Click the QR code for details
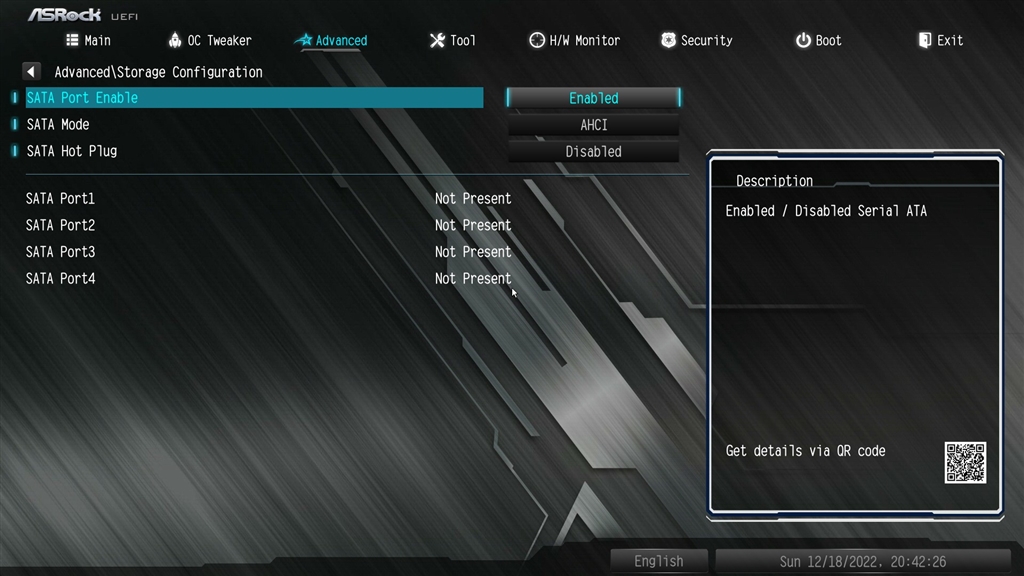Viewport: 1024px width, 576px height. (x=965, y=463)
